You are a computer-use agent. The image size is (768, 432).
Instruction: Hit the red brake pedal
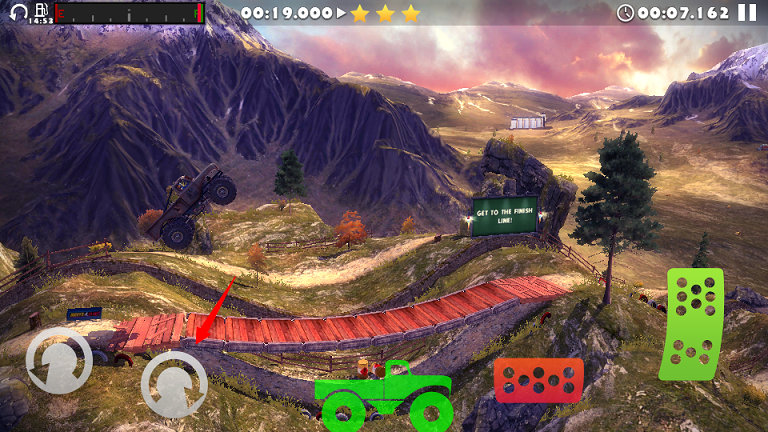click(538, 380)
